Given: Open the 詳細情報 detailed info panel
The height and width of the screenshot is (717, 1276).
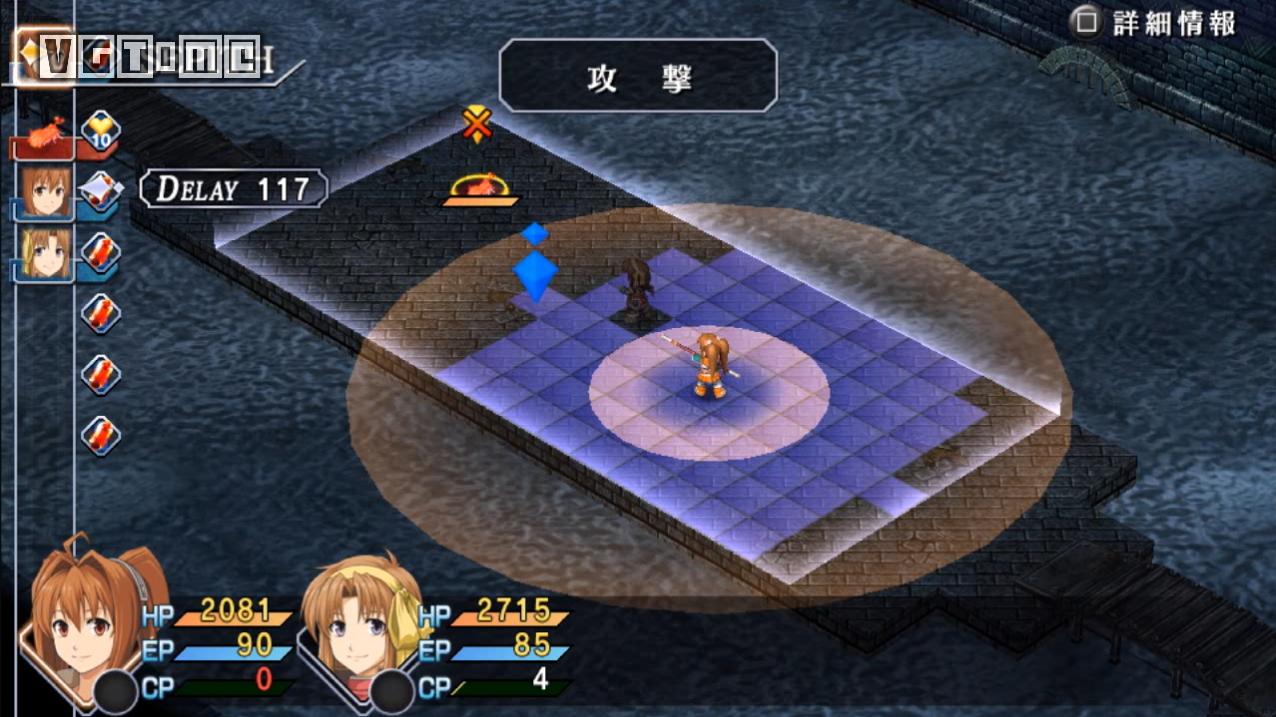Looking at the screenshot, I should tap(1156, 24).
